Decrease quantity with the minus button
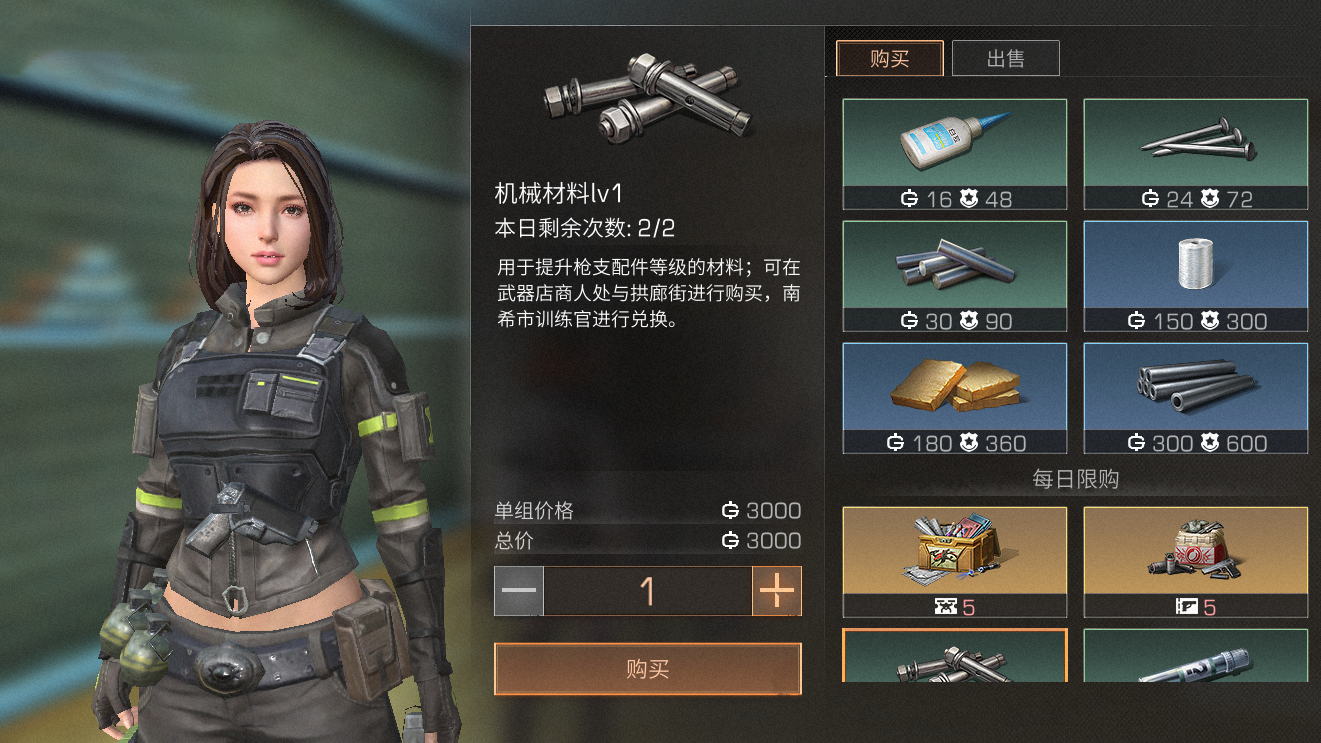 click(x=519, y=591)
